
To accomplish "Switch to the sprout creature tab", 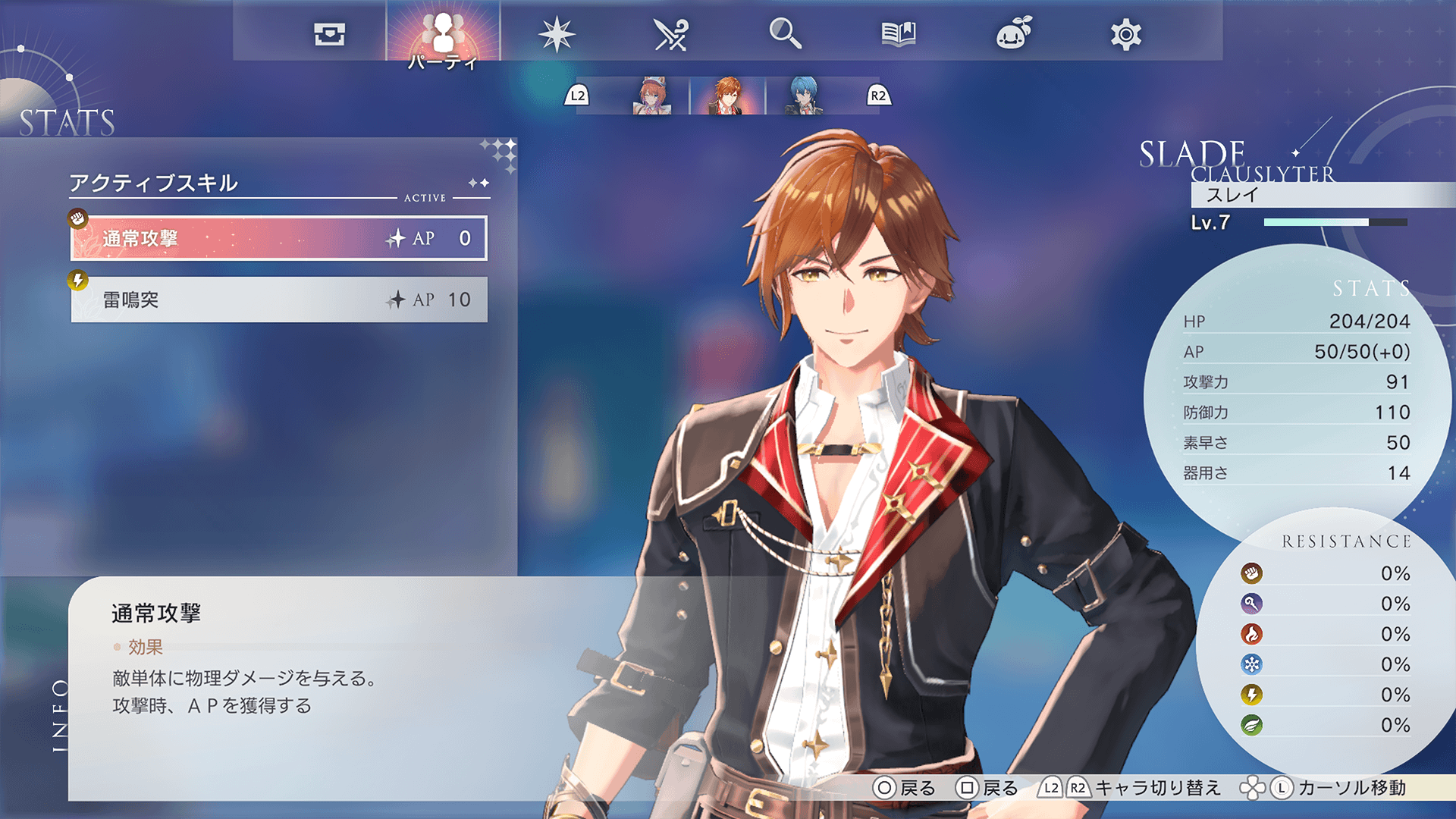I will tap(1013, 34).
